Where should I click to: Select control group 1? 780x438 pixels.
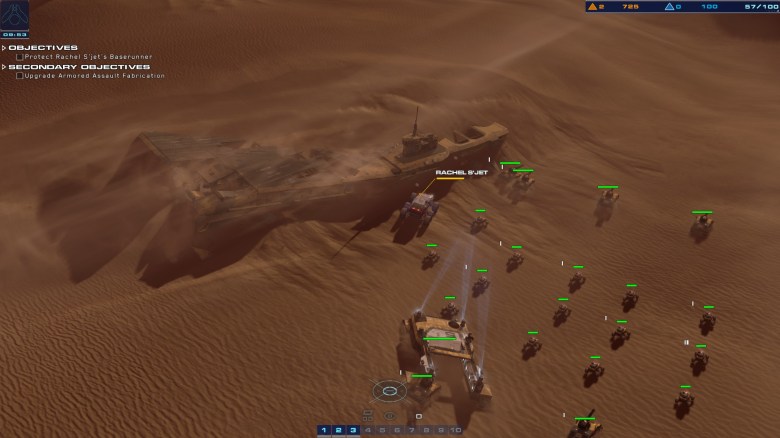click(324, 431)
